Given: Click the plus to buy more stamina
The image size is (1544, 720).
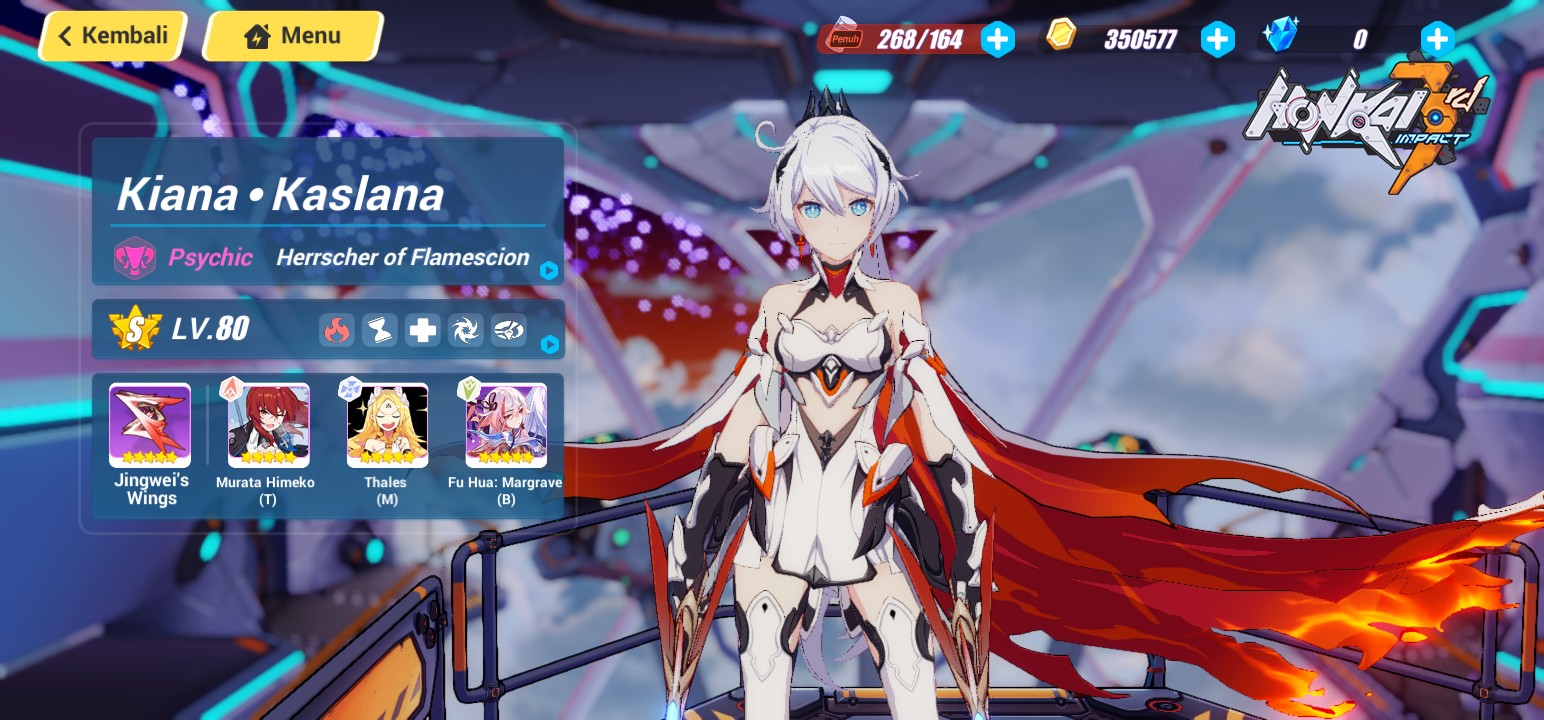Looking at the screenshot, I should click(x=997, y=39).
